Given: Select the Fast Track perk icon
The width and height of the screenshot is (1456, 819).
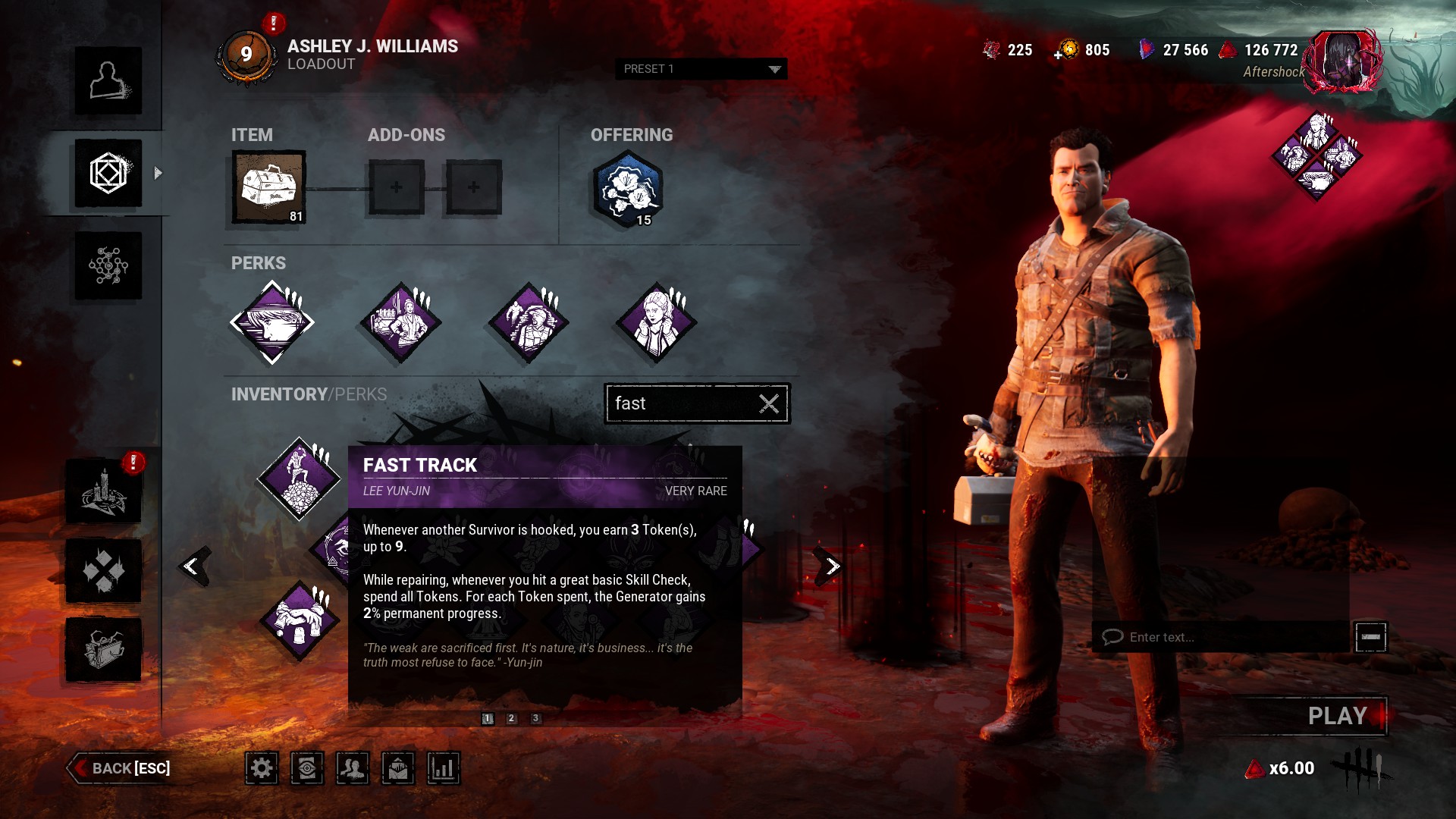Looking at the screenshot, I should point(300,479).
